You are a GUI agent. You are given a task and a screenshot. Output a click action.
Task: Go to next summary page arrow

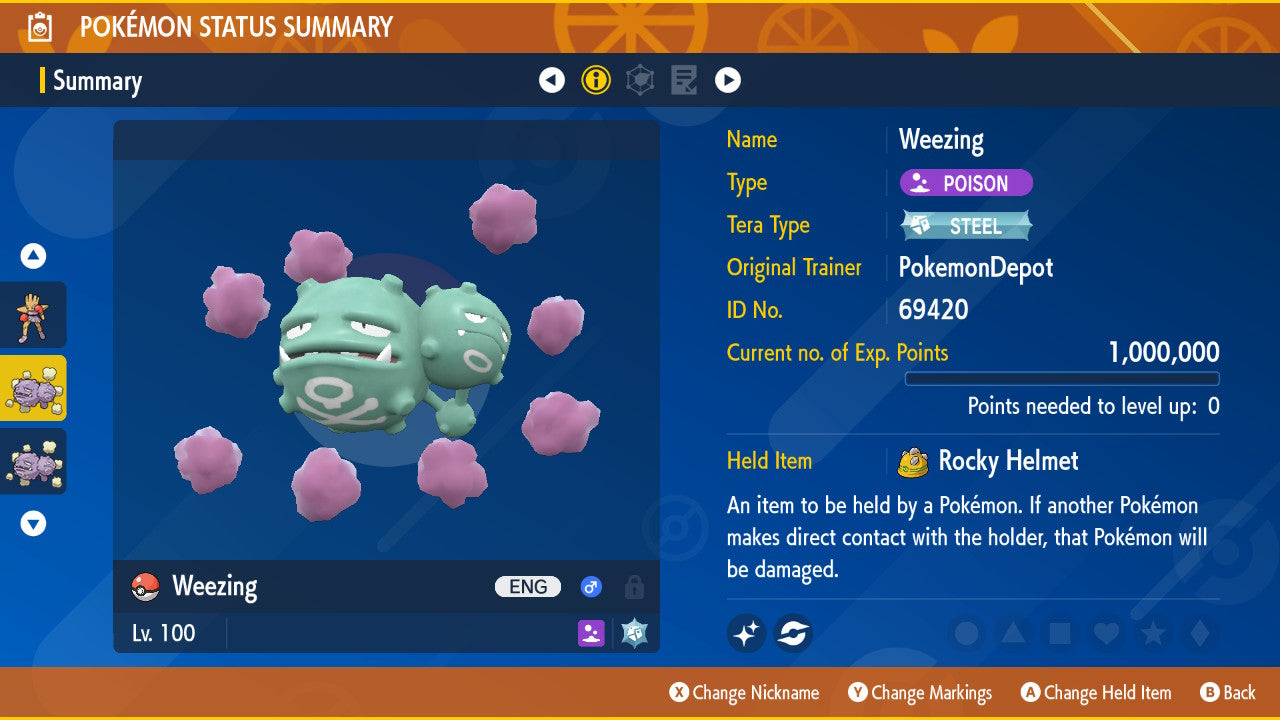coord(728,80)
